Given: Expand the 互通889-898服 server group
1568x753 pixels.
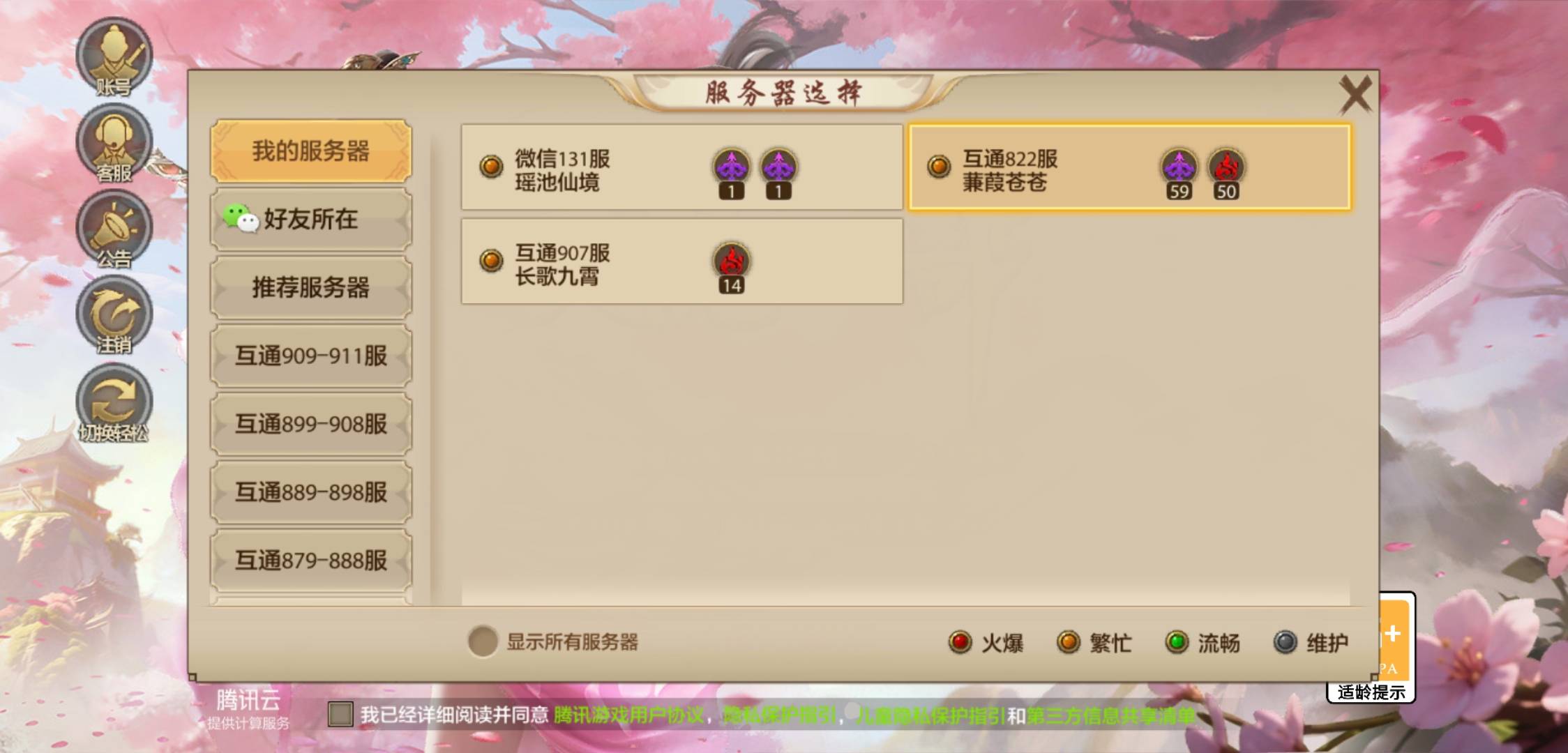Looking at the screenshot, I should (312, 492).
